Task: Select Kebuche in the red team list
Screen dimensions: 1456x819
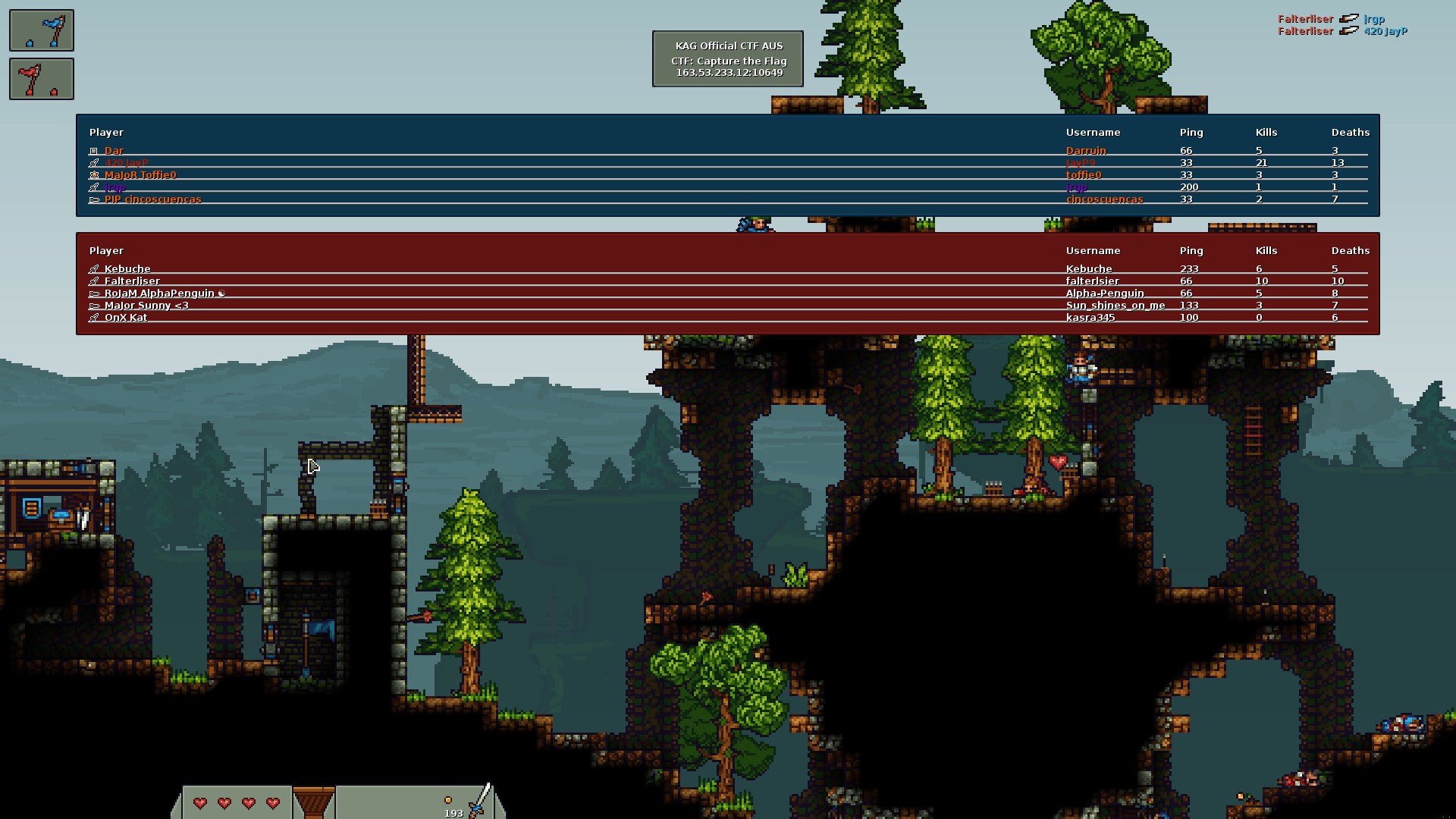Action: pyautogui.click(x=127, y=269)
